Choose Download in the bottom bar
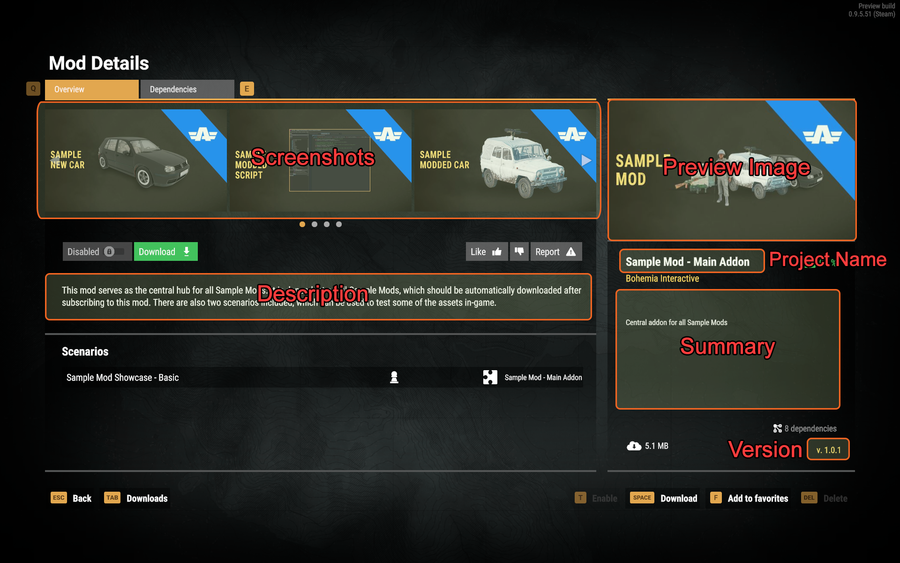Image resolution: width=900 pixels, height=563 pixels. pos(666,498)
